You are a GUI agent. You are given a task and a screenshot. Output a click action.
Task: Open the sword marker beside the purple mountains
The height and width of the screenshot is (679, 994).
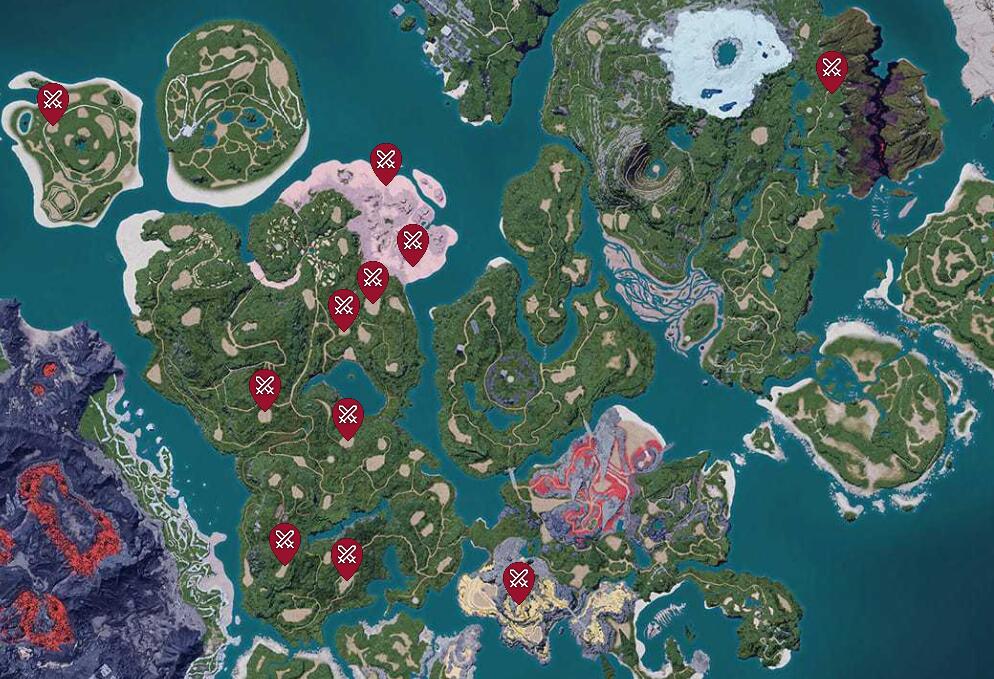(832, 70)
